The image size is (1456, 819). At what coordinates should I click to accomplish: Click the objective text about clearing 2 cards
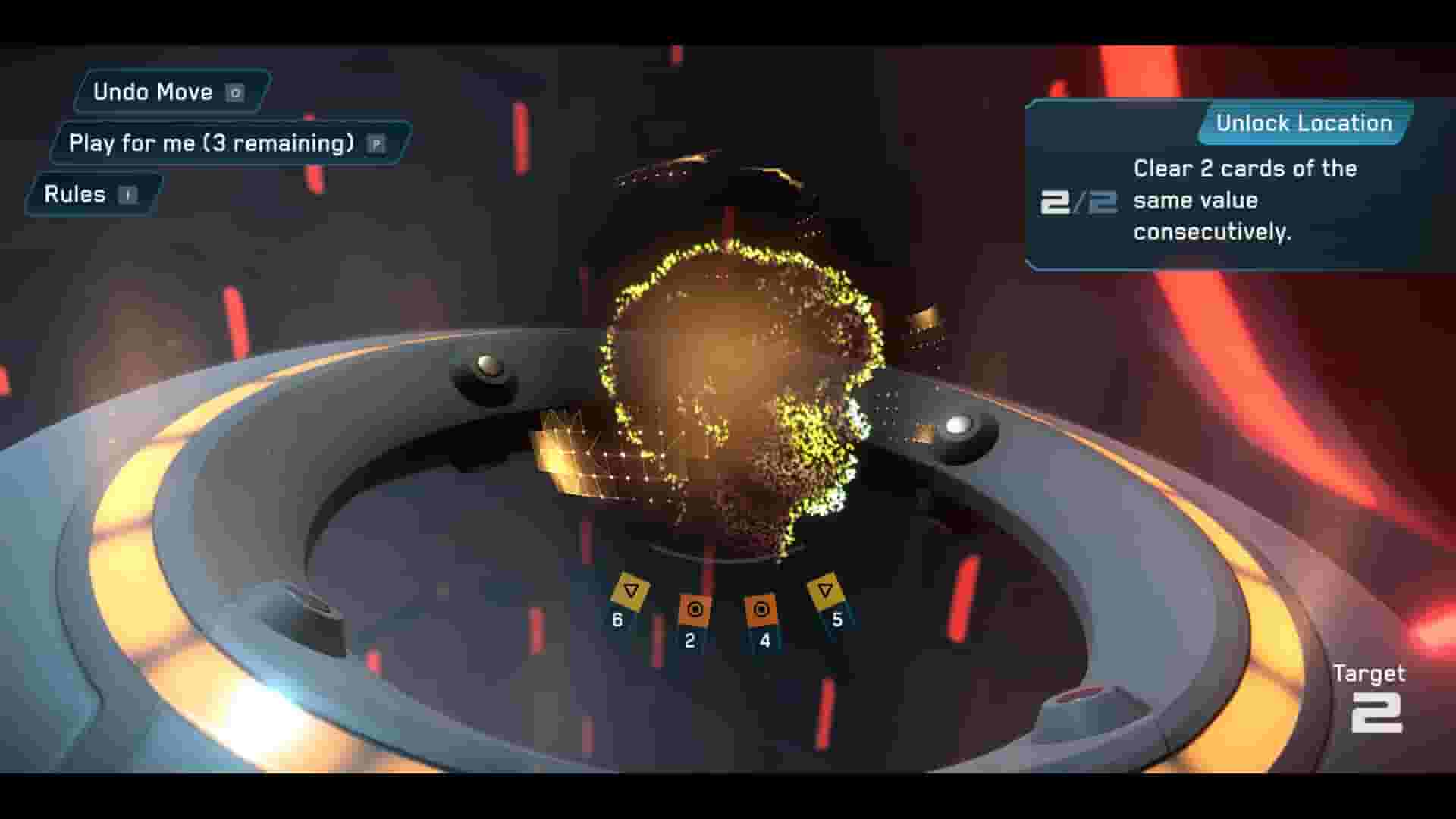[x=1244, y=200]
